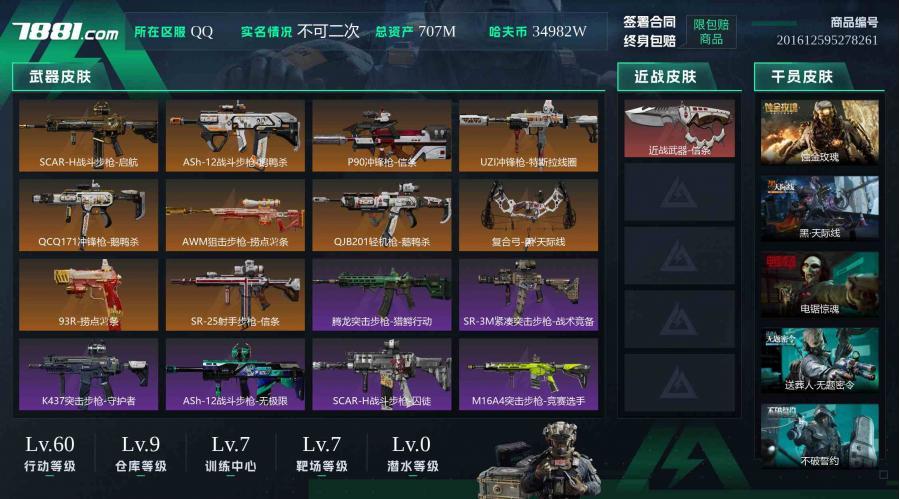Image resolution: width=900 pixels, height=499 pixels.
Task: Select the 近战武器 信条 knife skin
Action: [679, 128]
